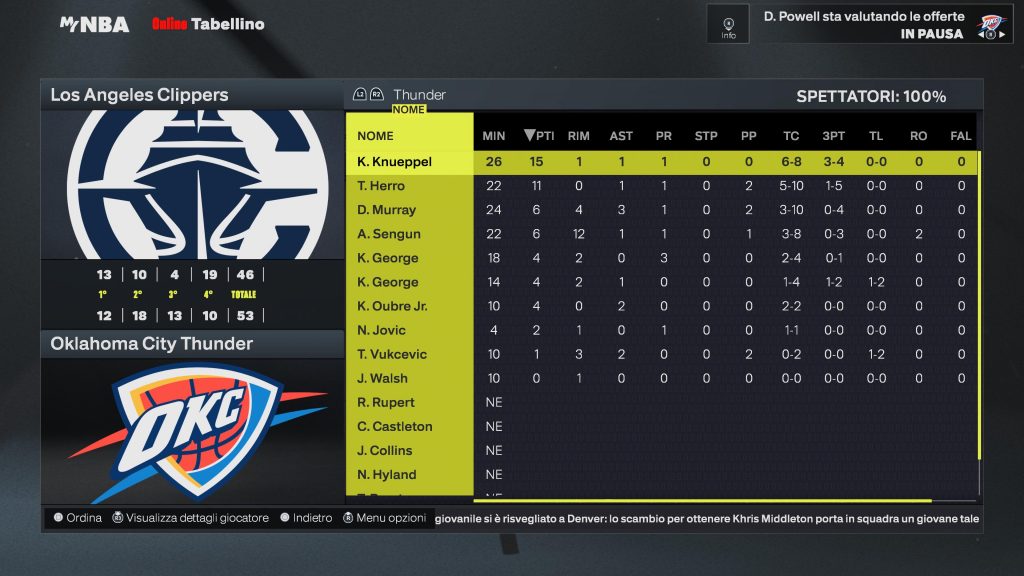The height and width of the screenshot is (576, 1024).
Task: Select the R. Rupert row
Action: (385, 402)
